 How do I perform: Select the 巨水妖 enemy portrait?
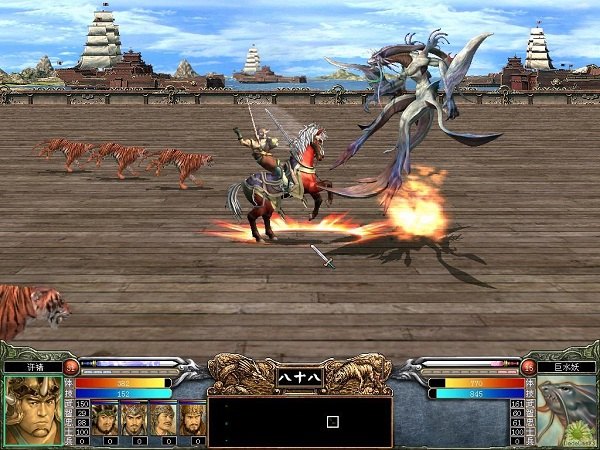566,410
